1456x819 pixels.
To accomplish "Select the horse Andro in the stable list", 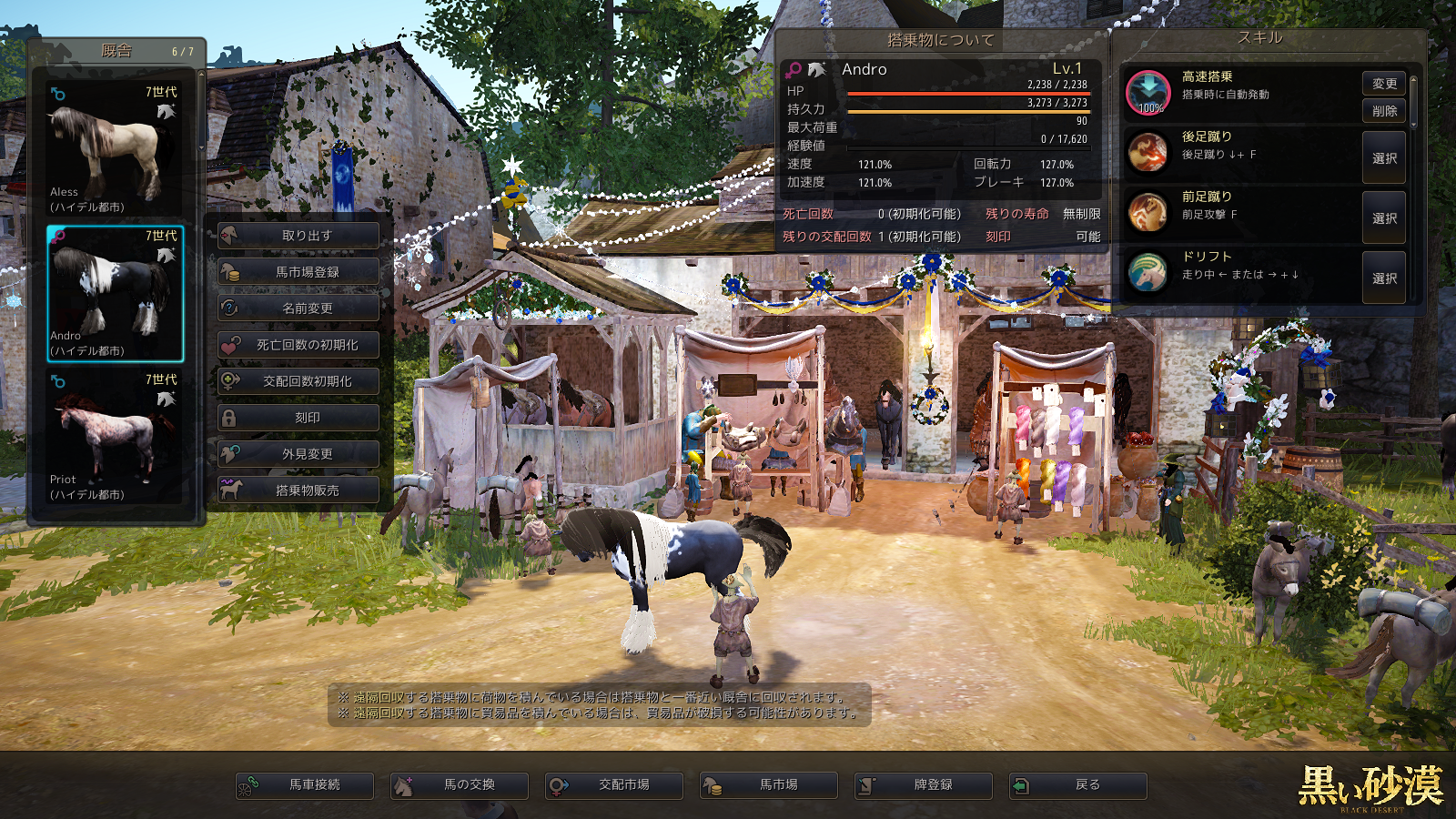I will [115, 293].
